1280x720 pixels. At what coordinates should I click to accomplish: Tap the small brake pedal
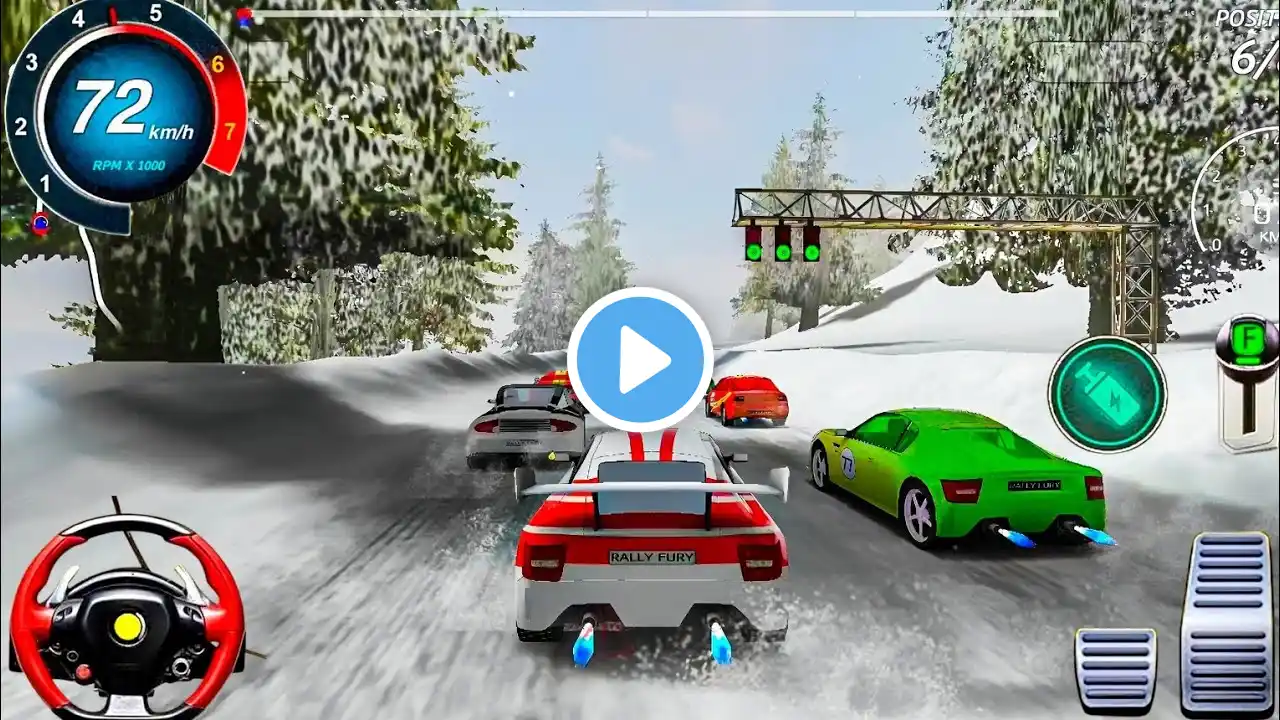tap(1115, 669)
